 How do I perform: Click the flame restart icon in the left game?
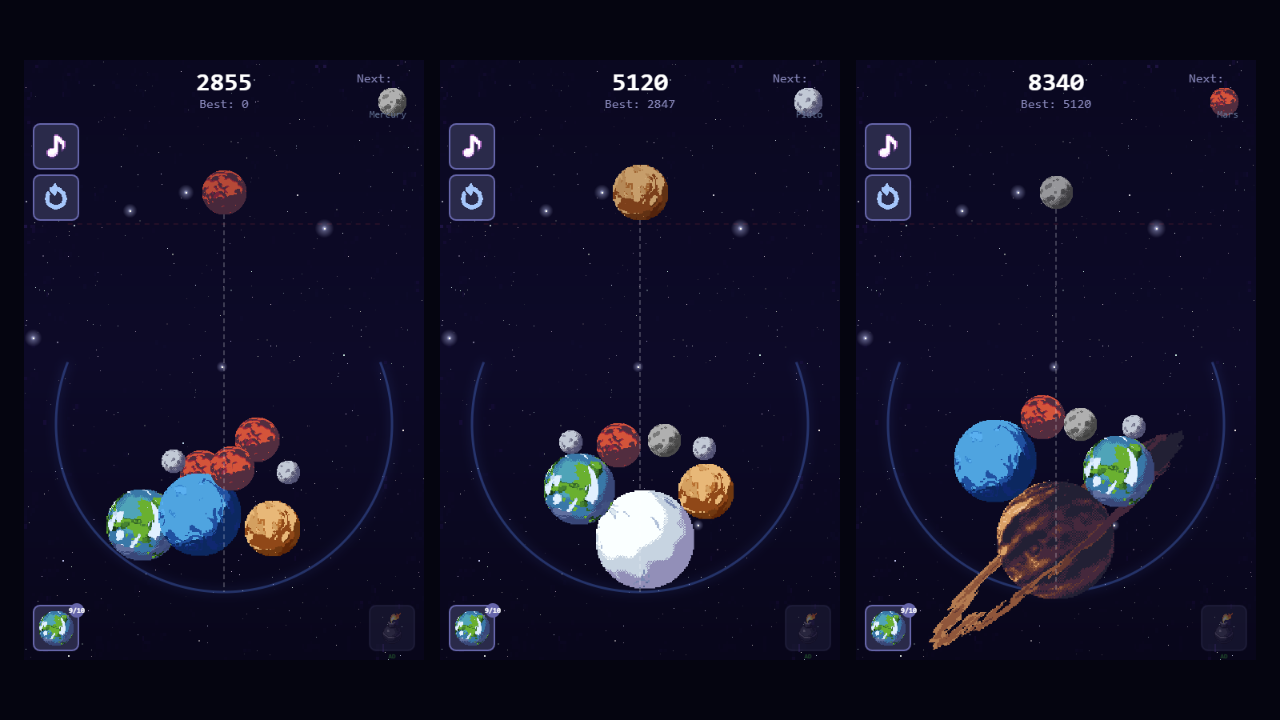coord(56,197)
